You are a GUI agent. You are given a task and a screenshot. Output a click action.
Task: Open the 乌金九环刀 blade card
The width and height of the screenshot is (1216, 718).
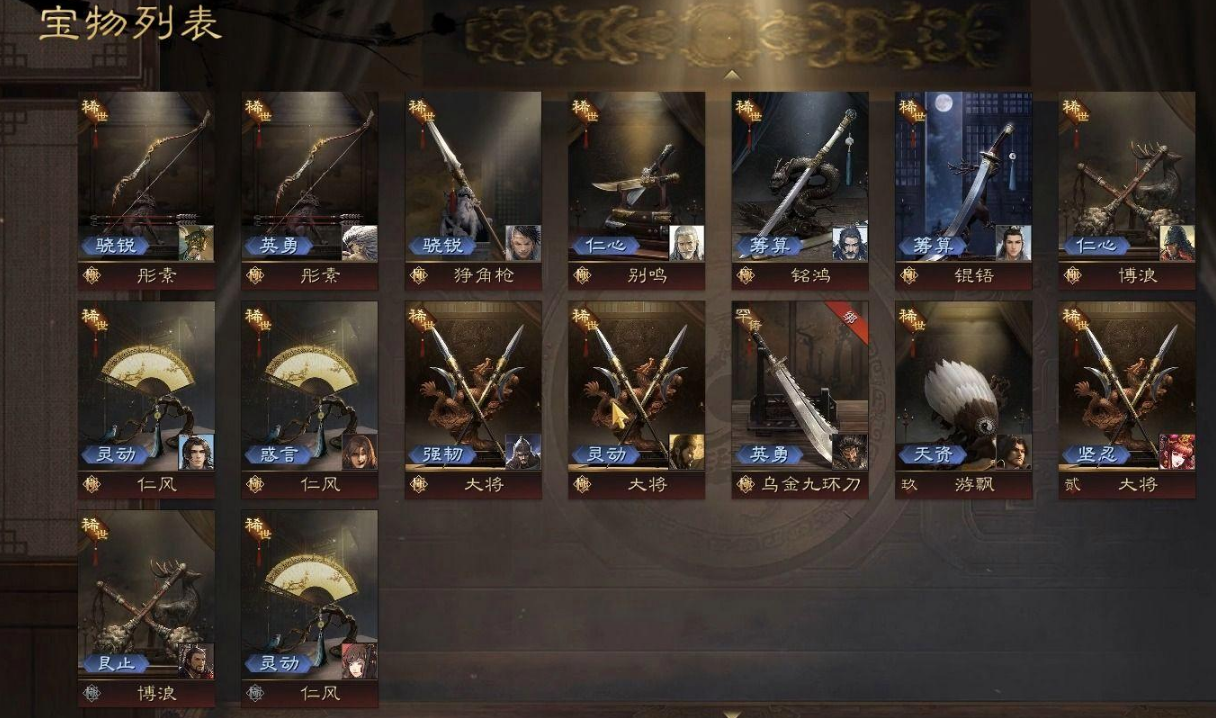800,390
